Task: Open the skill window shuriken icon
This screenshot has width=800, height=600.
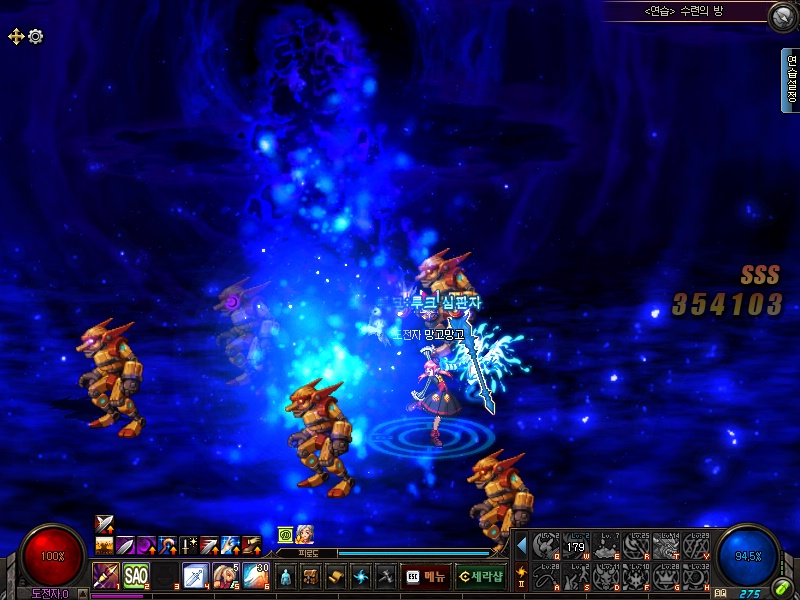Action: [361, 577]
